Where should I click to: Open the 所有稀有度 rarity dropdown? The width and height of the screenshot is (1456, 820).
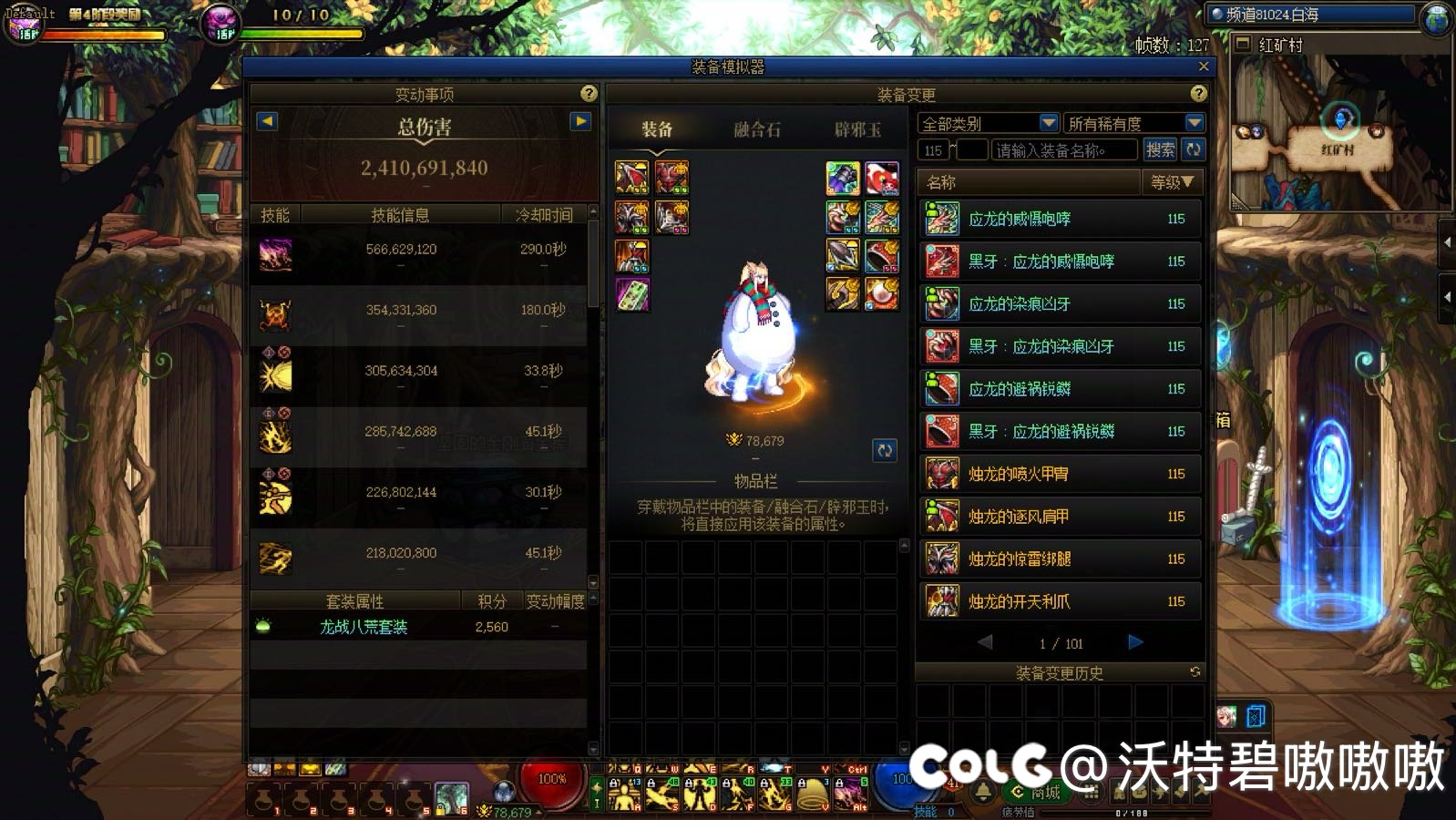1130,122
